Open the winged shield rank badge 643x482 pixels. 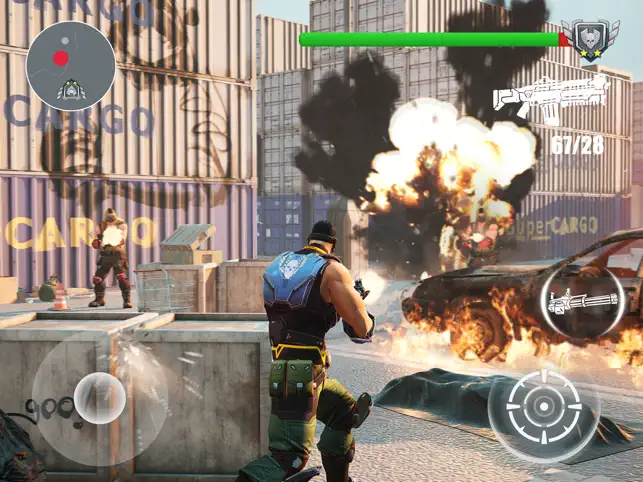[590, 41]
